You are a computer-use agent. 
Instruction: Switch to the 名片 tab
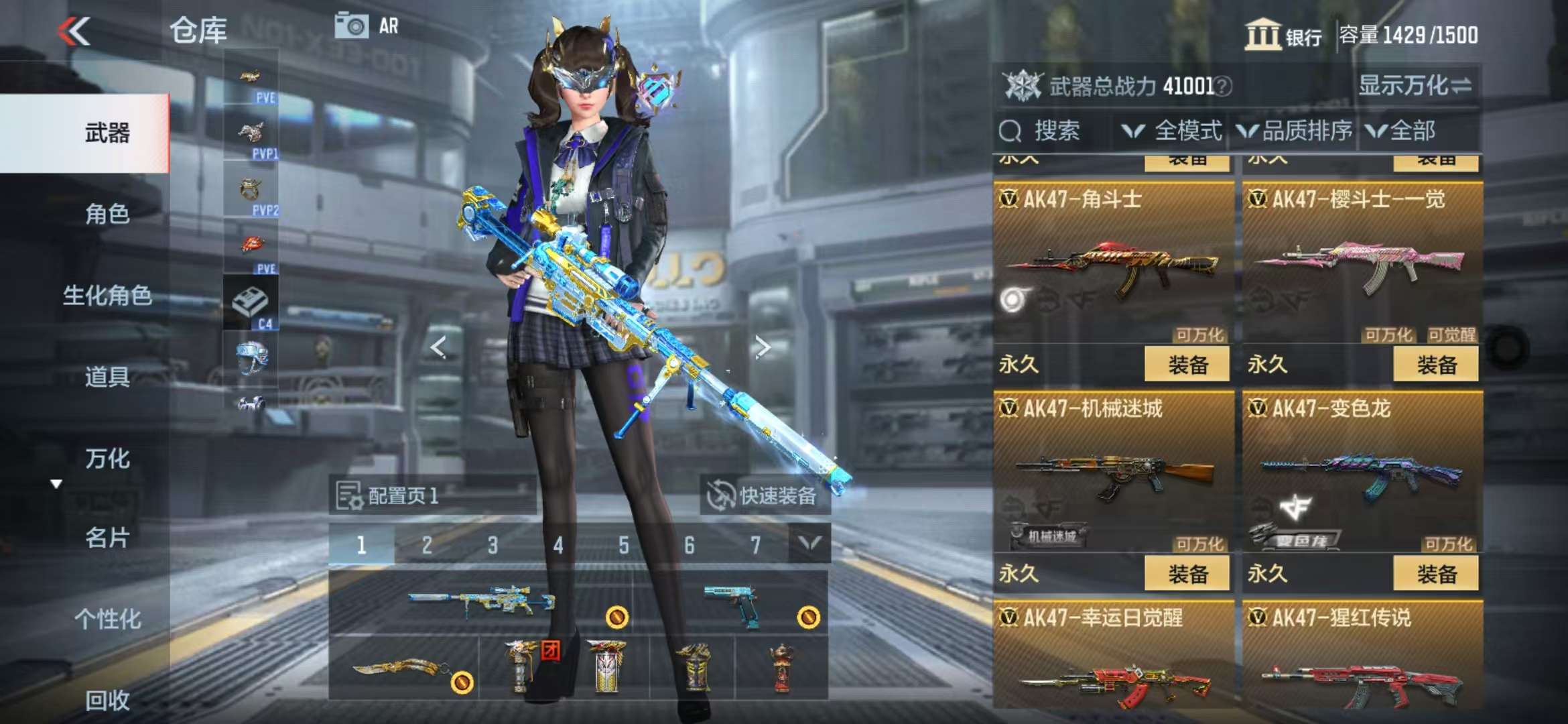click(107, 538)
